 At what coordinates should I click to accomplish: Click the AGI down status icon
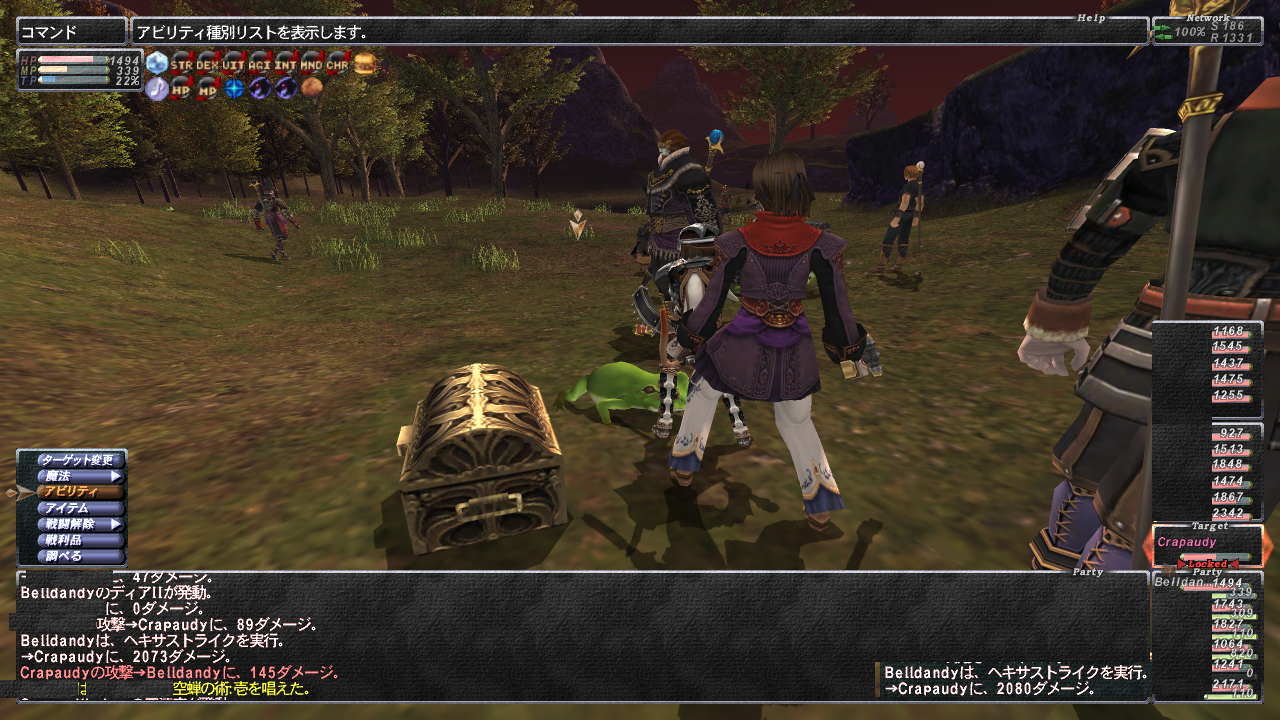click(x=260, y=63)
